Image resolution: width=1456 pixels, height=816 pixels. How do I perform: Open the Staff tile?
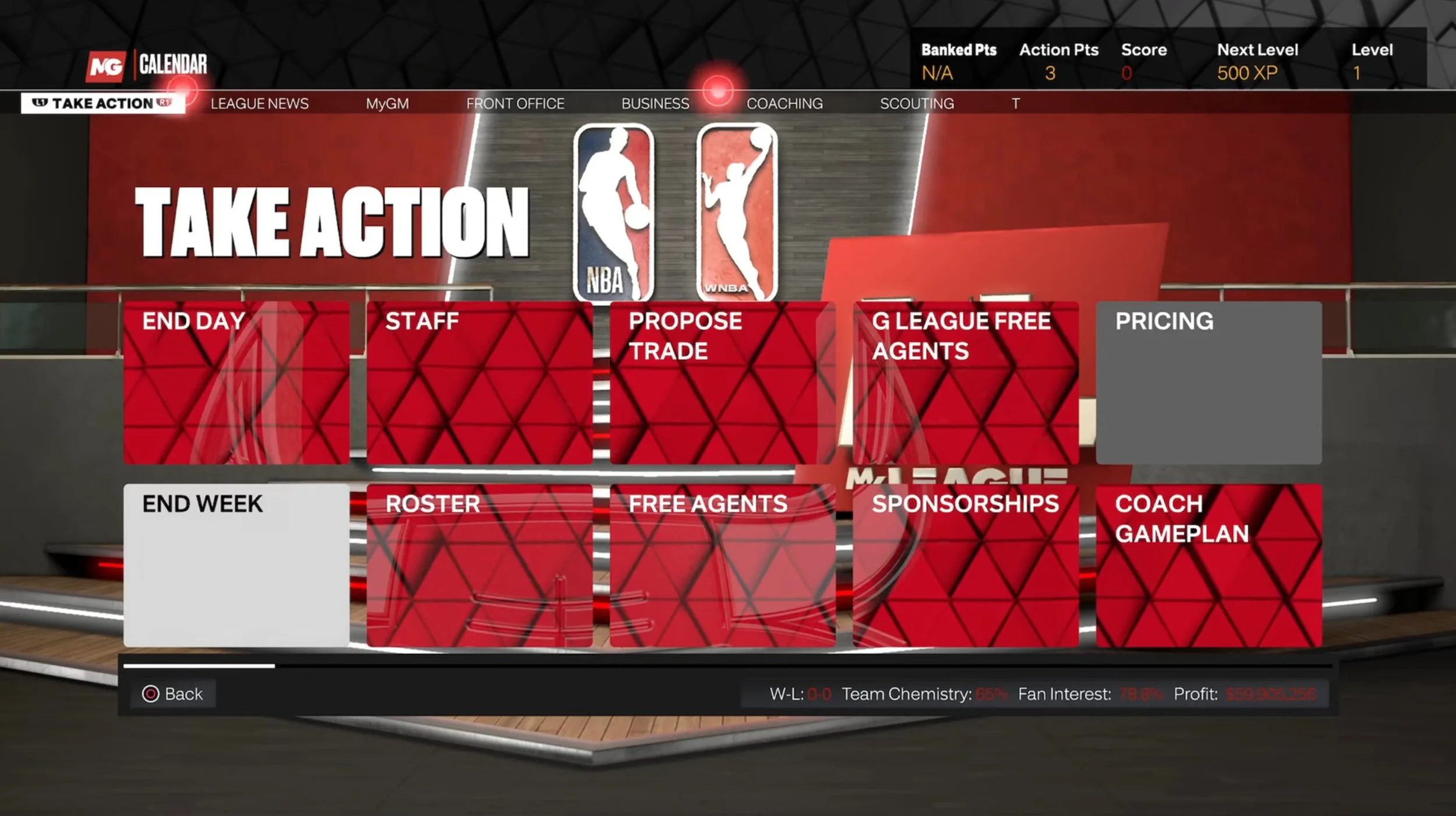click(x=479, y=383)
